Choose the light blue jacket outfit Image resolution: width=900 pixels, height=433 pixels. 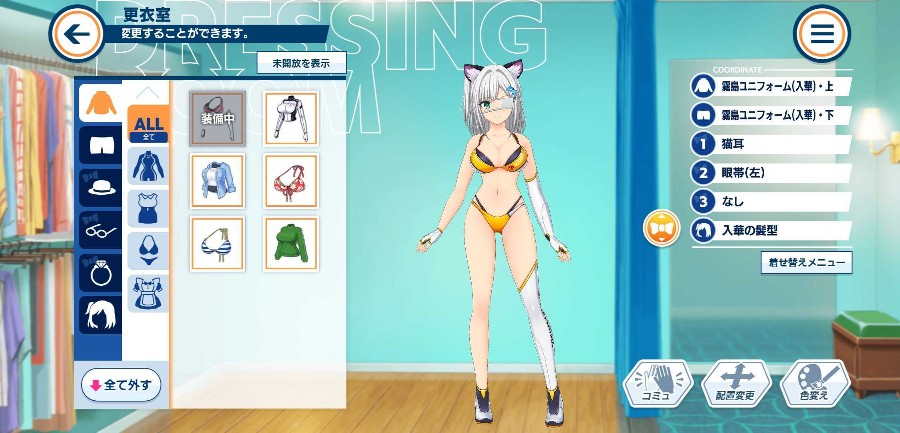[217, 180]
